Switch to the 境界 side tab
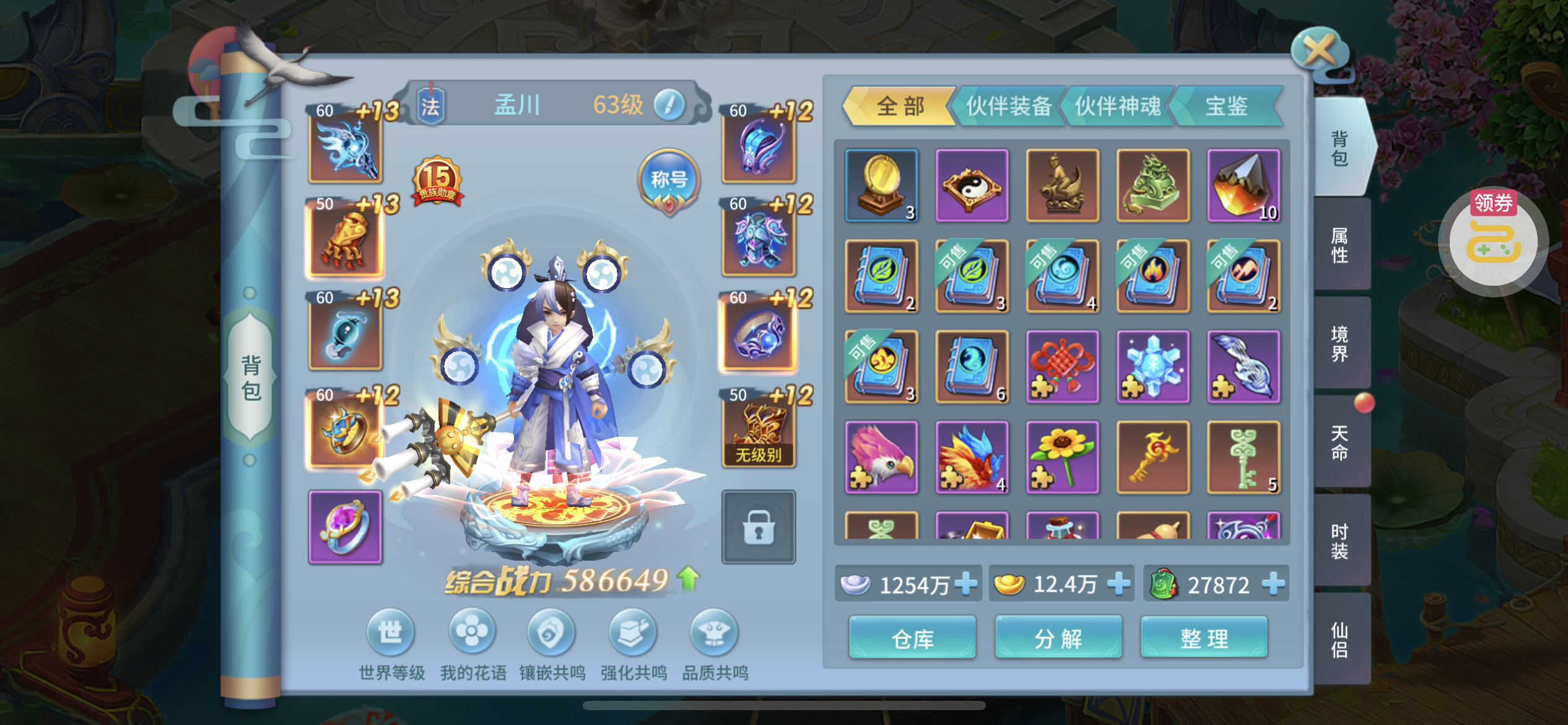Screen dimensions: 1568x725 (1339, 343)
